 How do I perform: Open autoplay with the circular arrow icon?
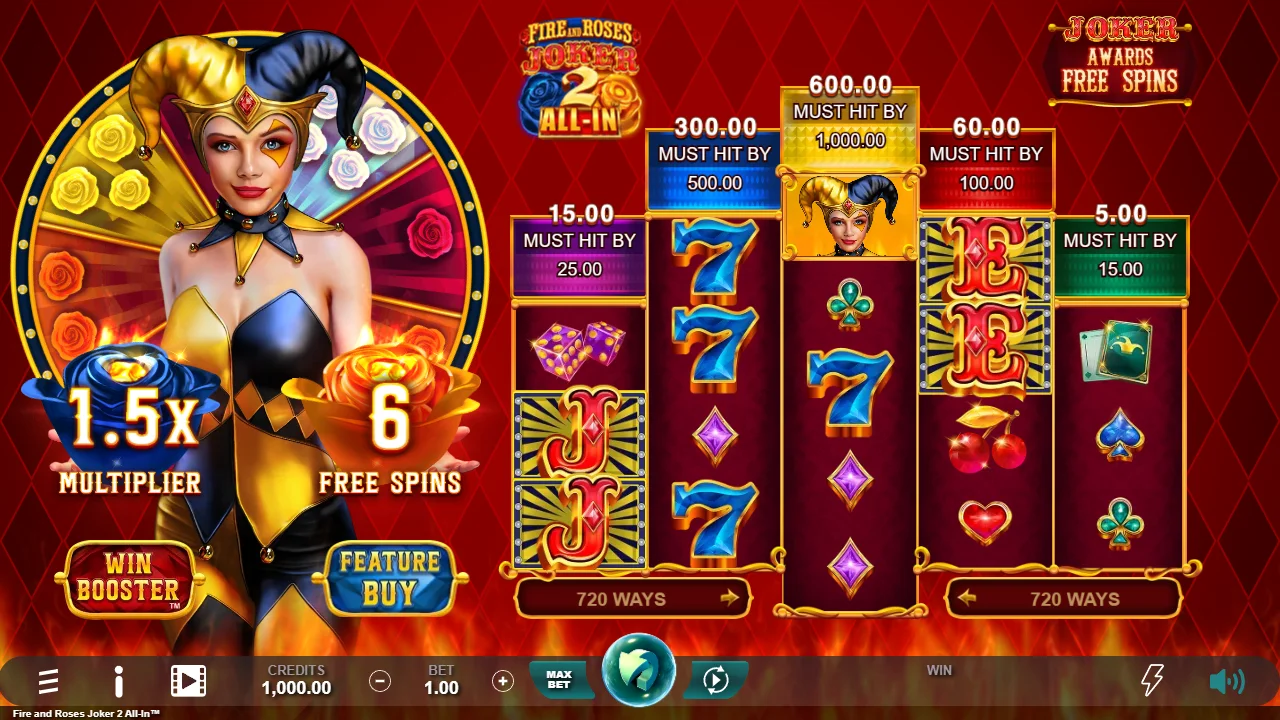pyautogui.click(x=714, y=681)
